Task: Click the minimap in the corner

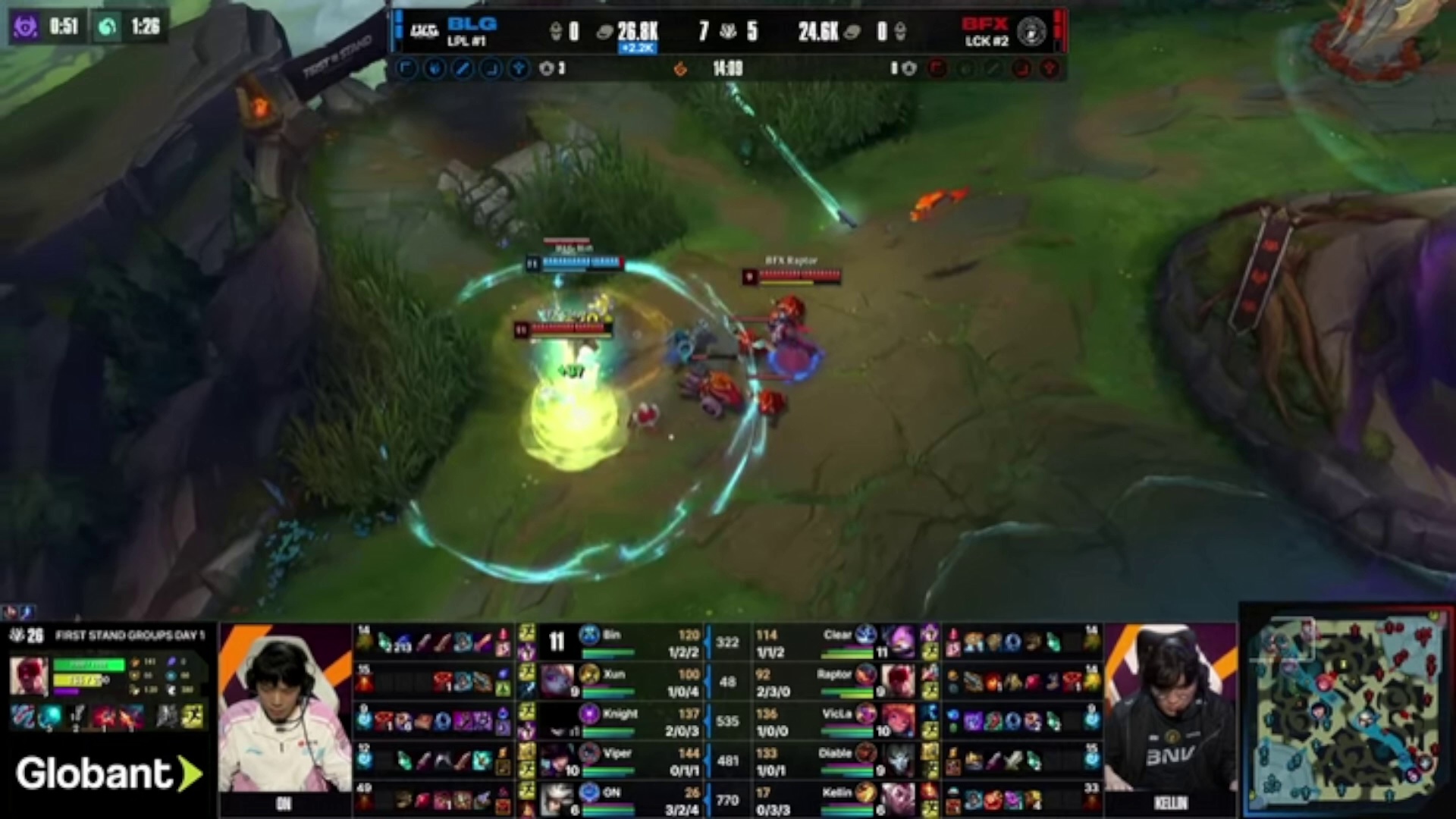Action: [1347, 711]
